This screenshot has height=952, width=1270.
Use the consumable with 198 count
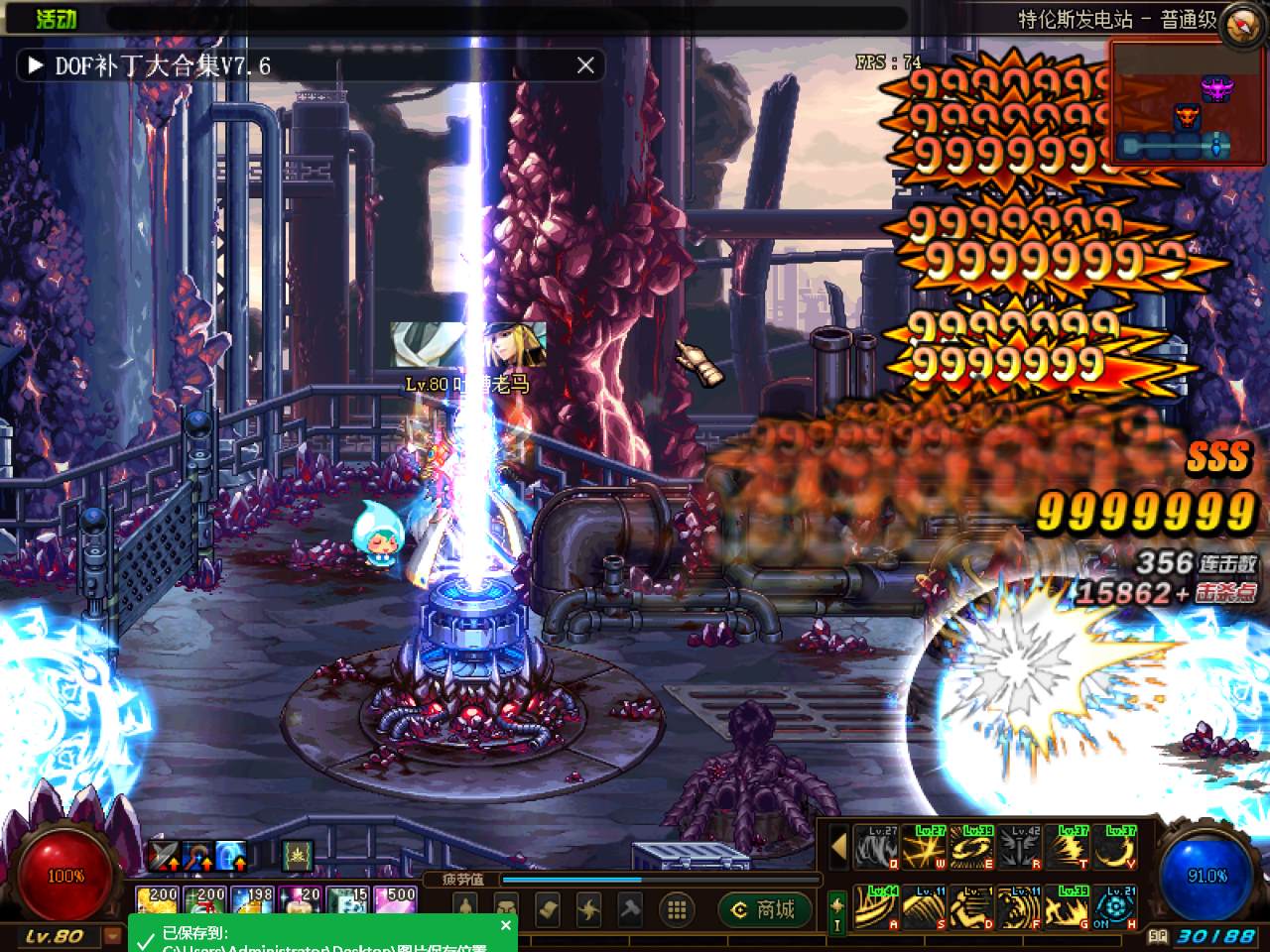[254, 900]
